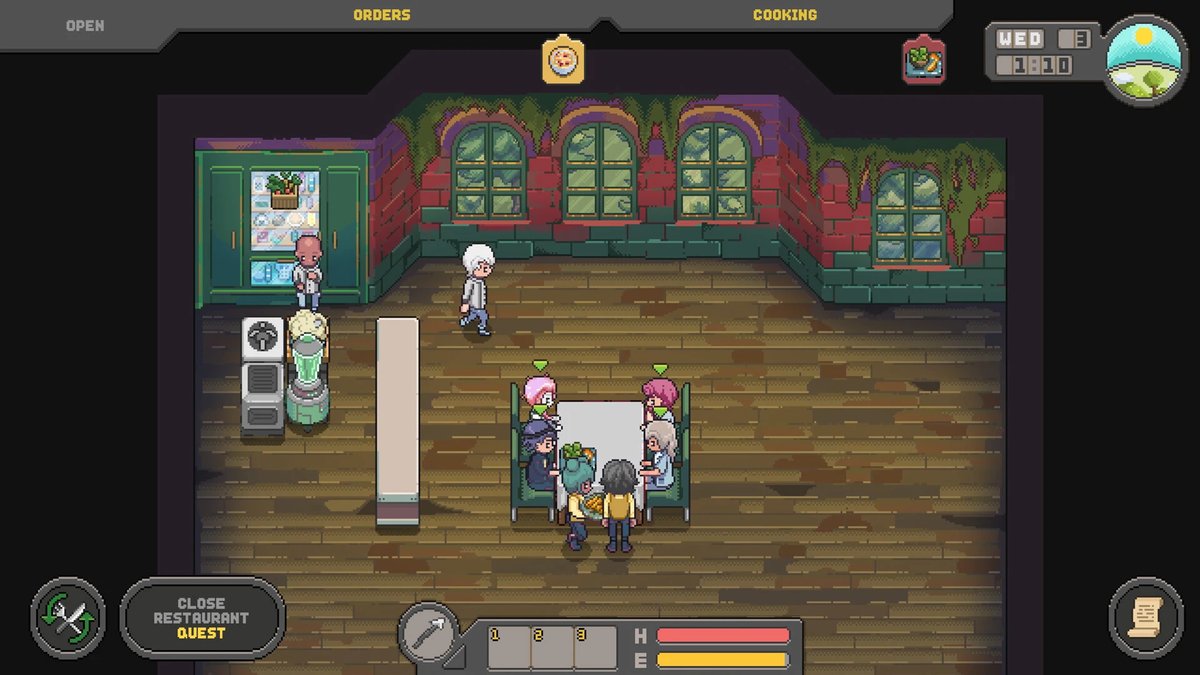Select the salad dish cooking ticket
Screen dimensions: 1200x675
pos(924,60)
